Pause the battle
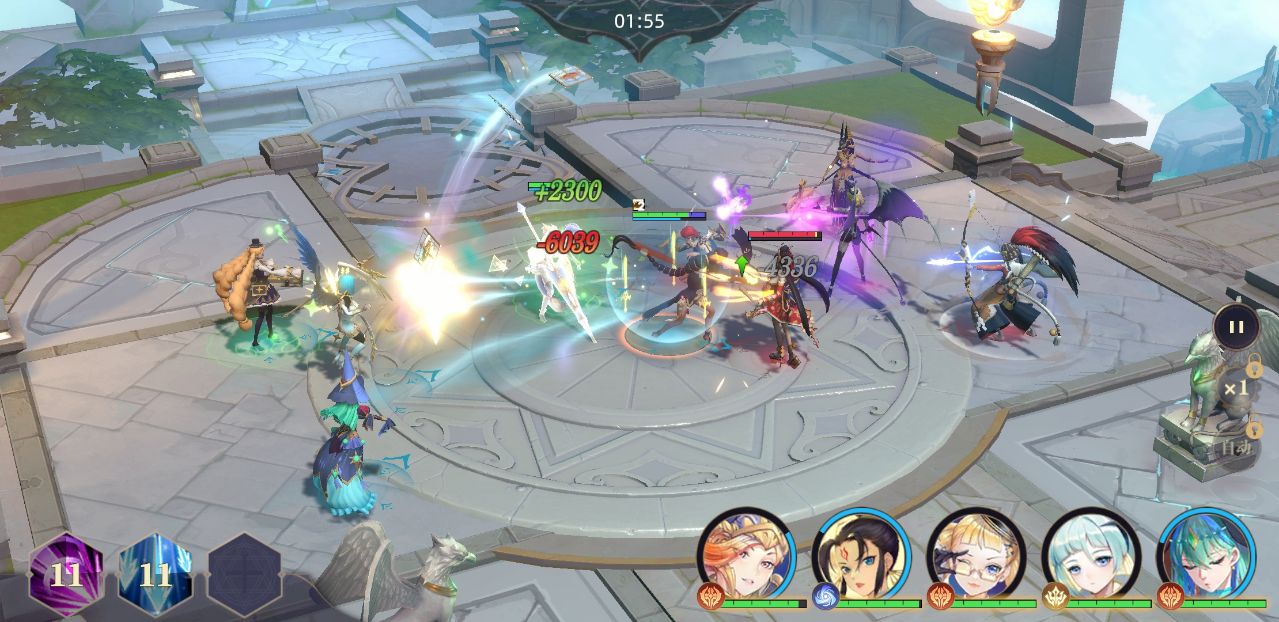The width and height of the screenshot is (1279, 622). tap(1236, 326)
